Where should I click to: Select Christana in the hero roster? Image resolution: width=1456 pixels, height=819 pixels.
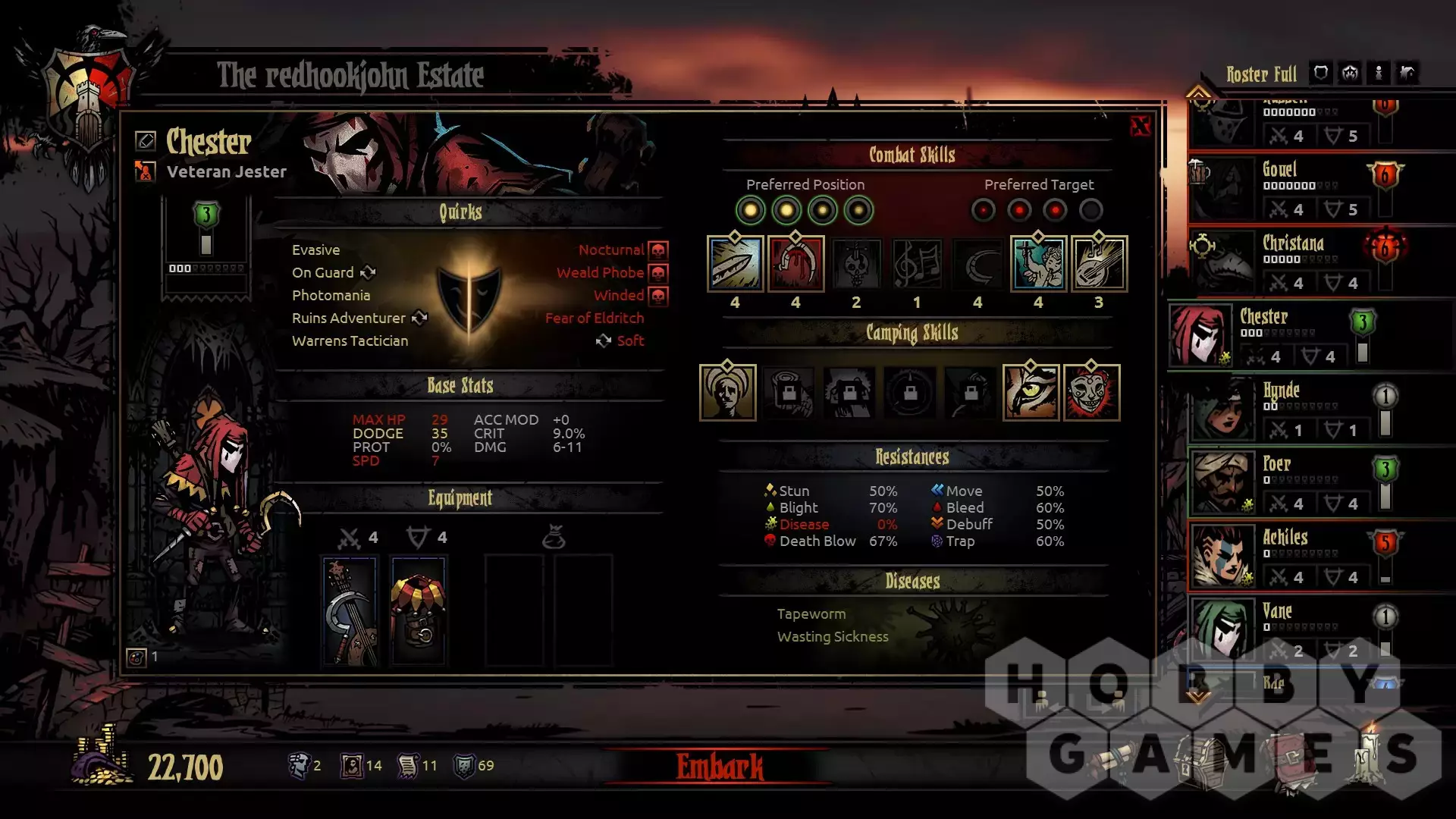pyautogui.click(x=1289, y=261)
